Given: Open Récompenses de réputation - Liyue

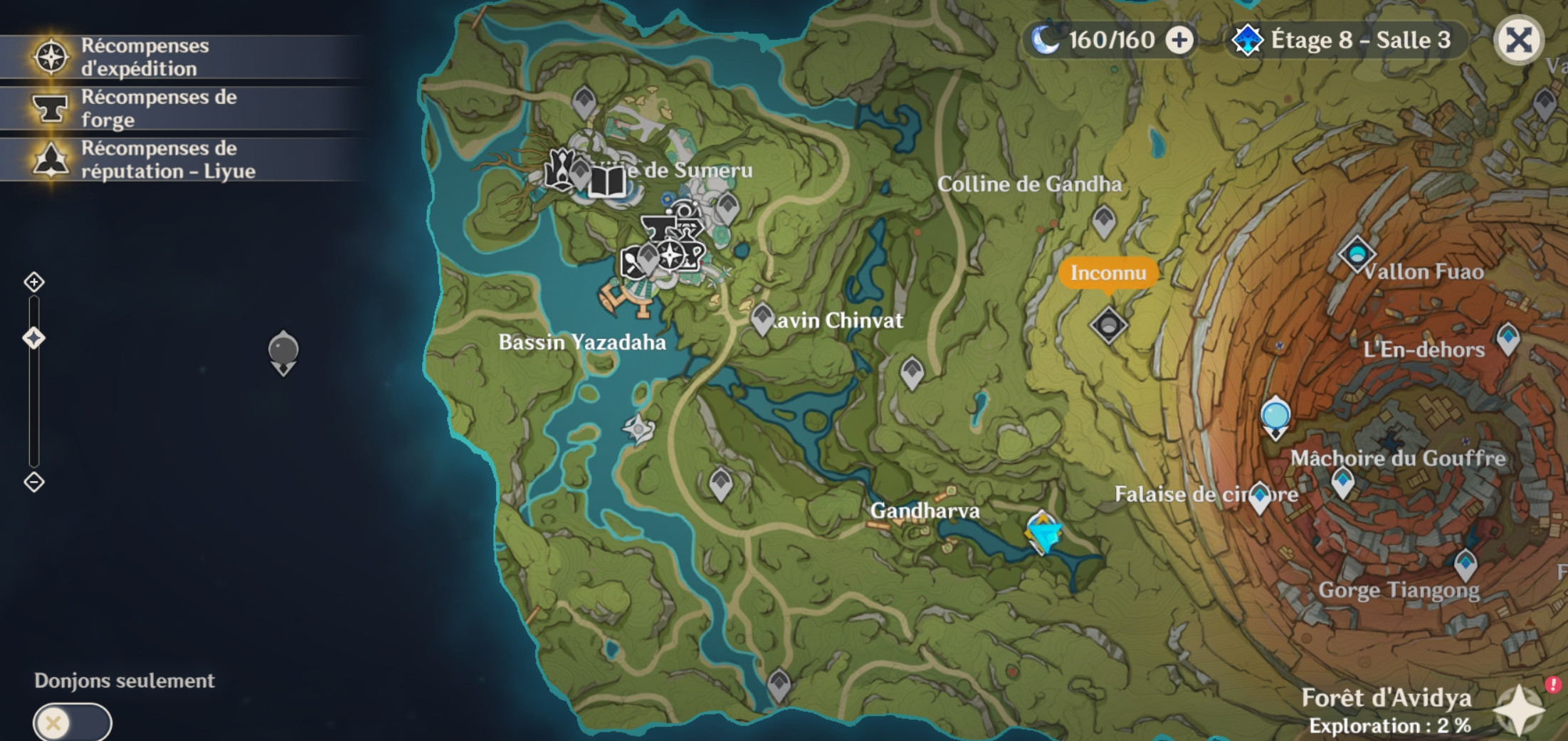Looking at the screenshot, I should click(142, 161).
